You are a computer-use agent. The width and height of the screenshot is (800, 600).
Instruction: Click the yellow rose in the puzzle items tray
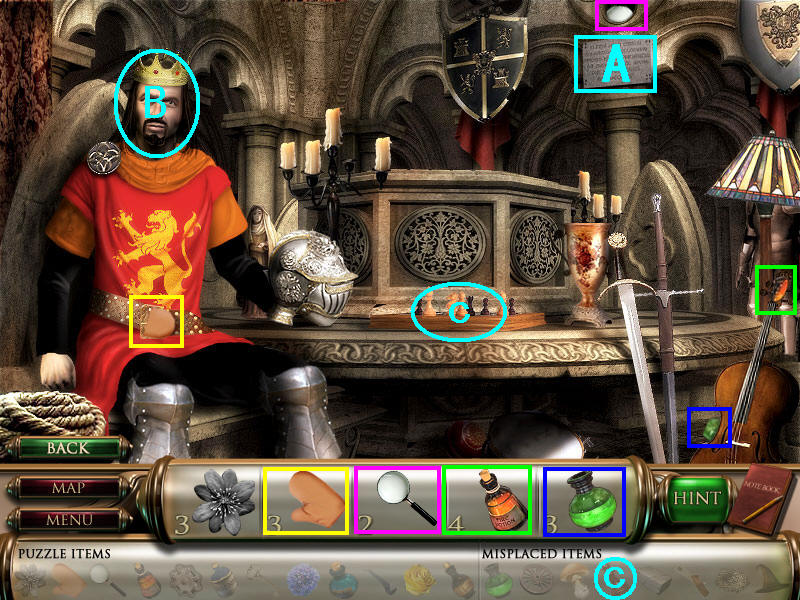pos(418,577)
